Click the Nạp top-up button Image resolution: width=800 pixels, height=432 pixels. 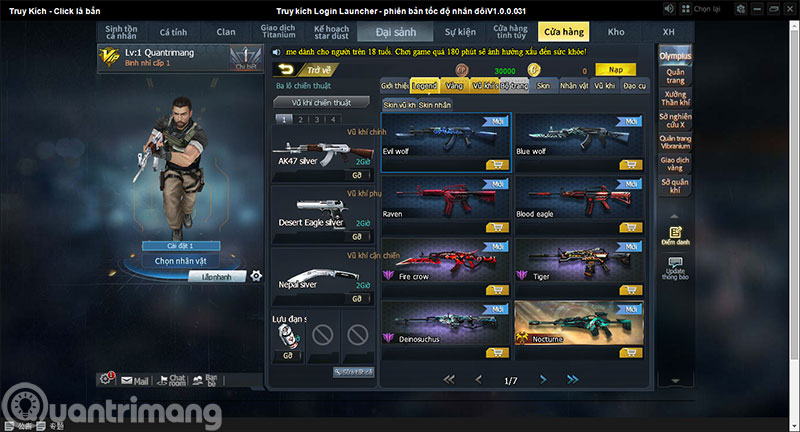pyautogui.click(x=616, y=70)
